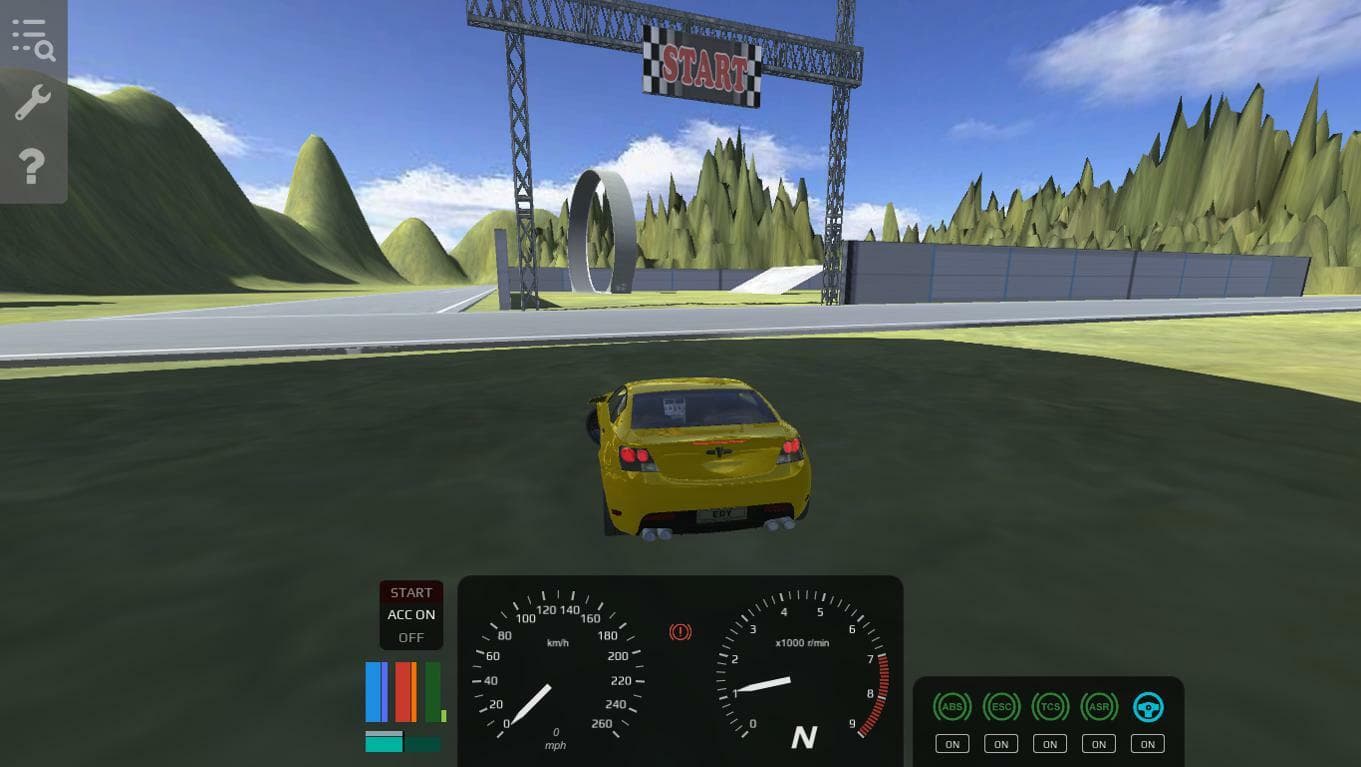1361x767 pixels.
Task: Select ACC ON ignition mode
Action: coord(411,615)
